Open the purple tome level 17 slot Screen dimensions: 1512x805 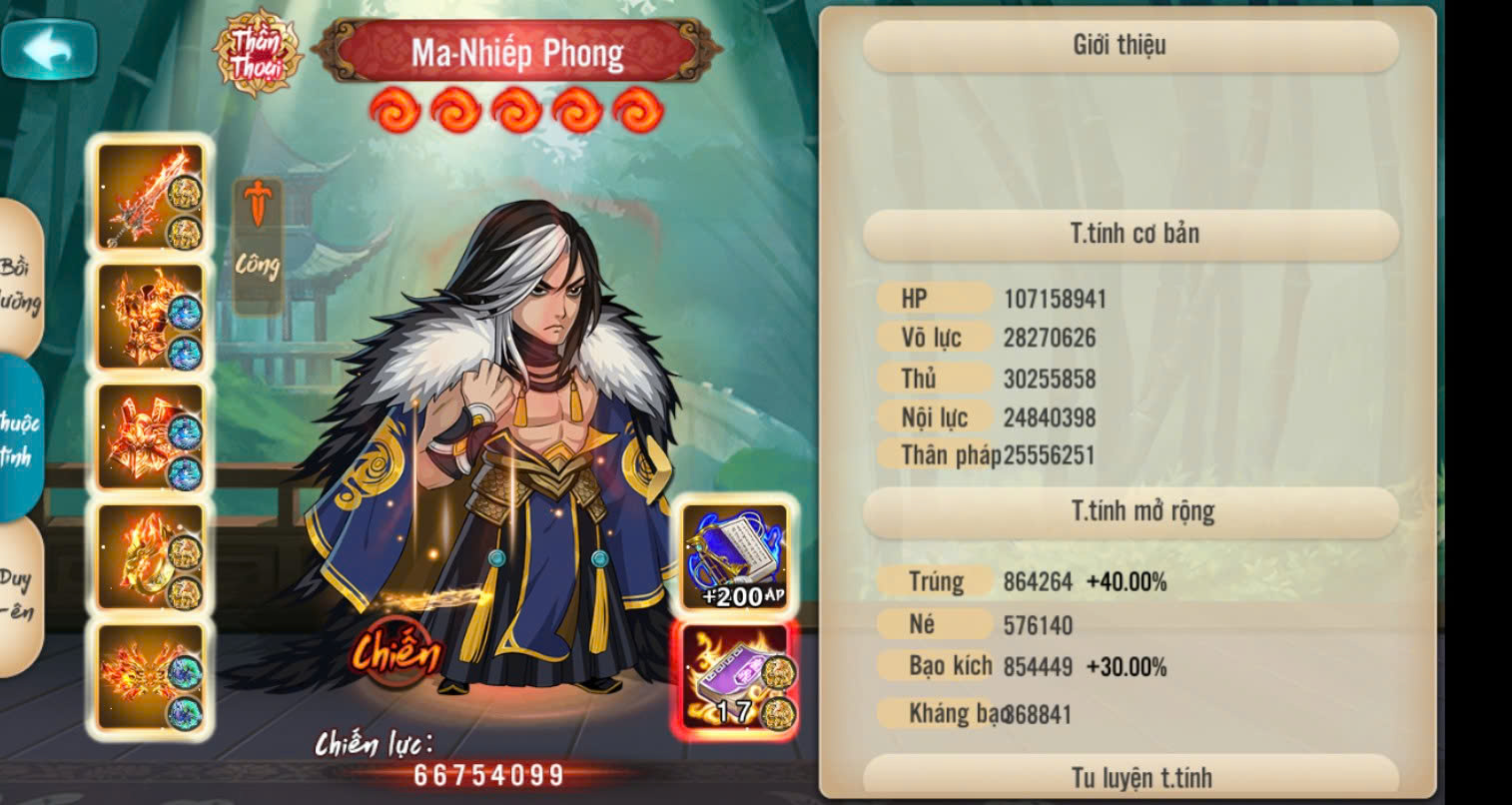[736, 679]
